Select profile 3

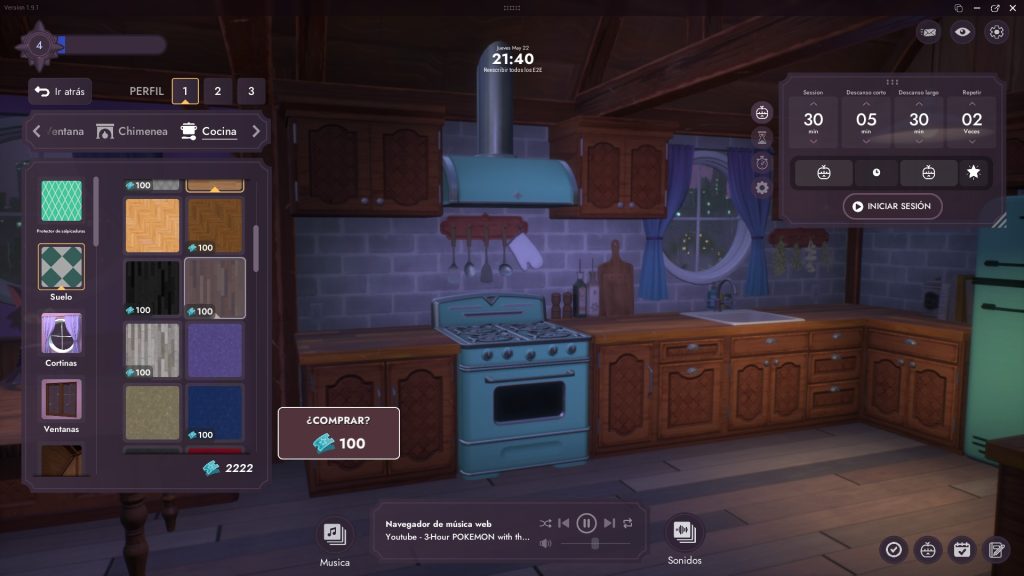pos(251,92)
